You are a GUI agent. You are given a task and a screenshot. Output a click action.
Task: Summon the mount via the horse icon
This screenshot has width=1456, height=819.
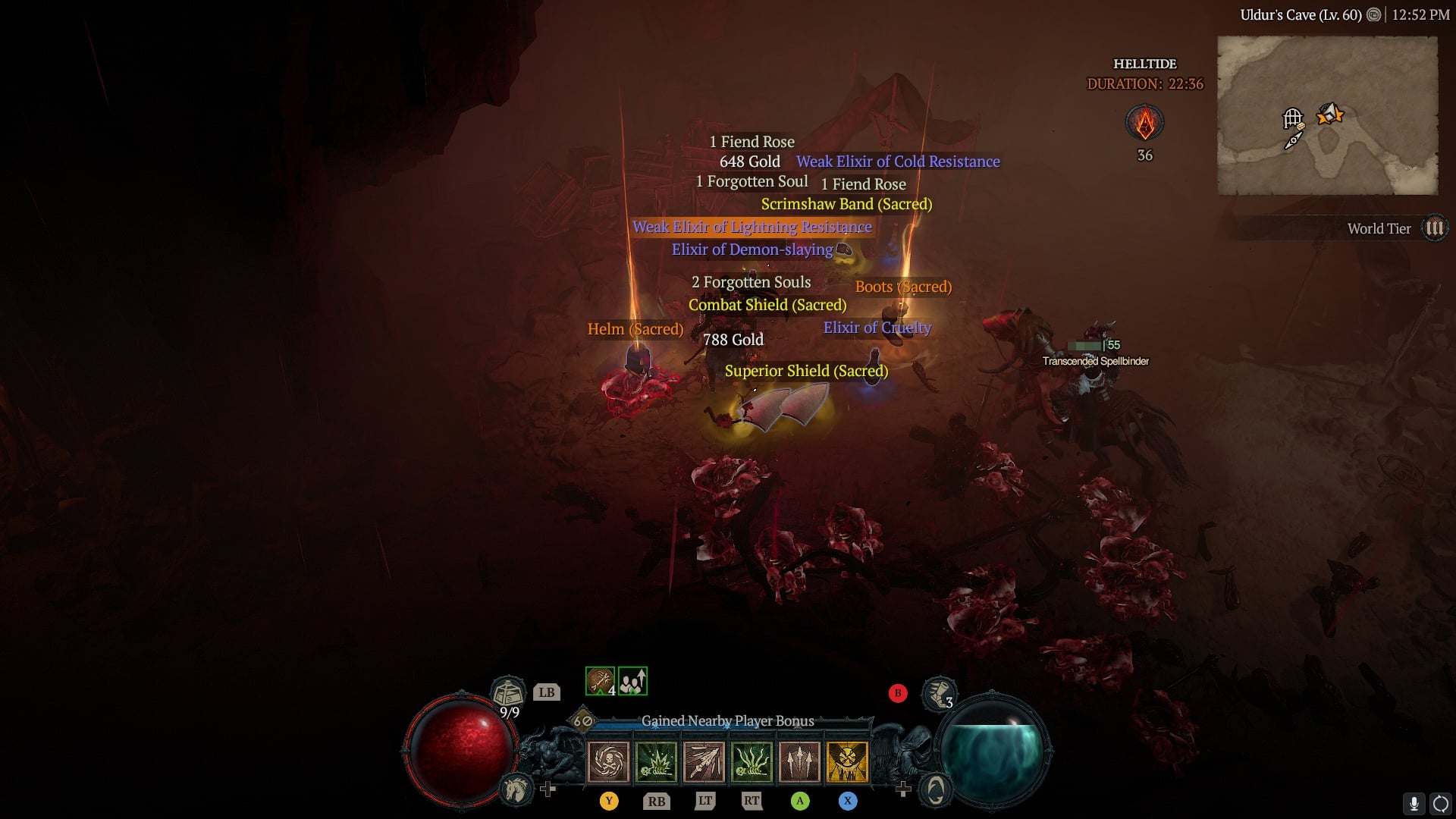click(516, 790)
